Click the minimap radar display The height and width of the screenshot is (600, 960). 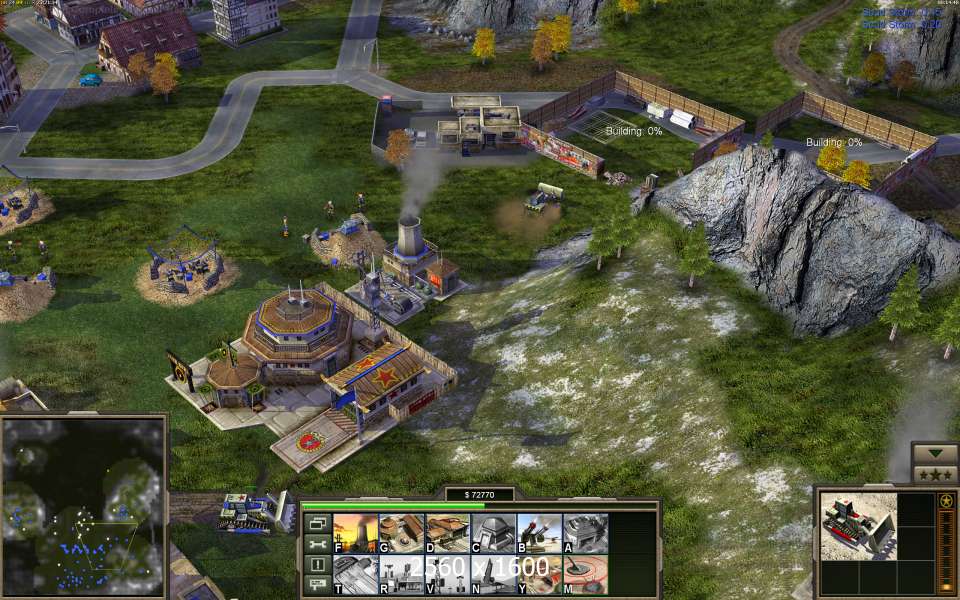[x=83, y=507]
